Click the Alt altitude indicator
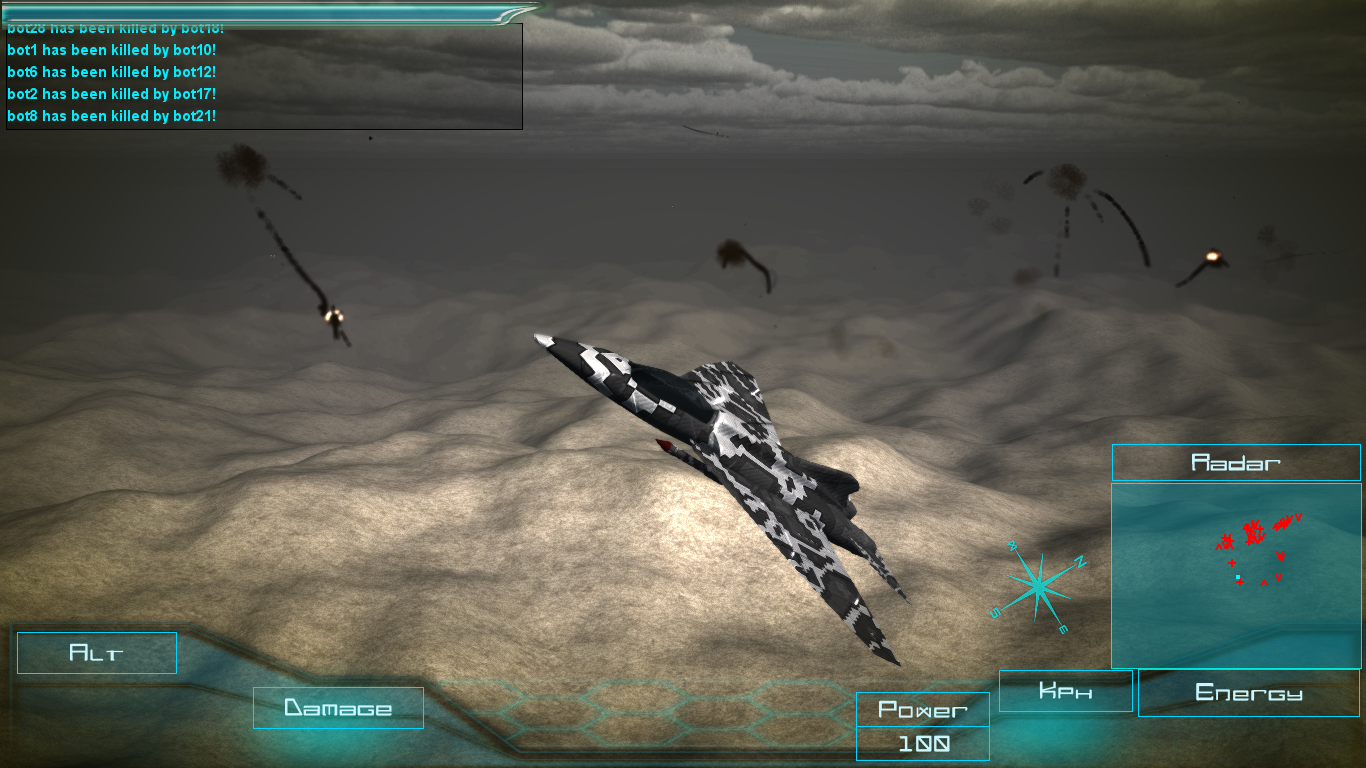The image size is (1366, 768). tap(96, 652)
